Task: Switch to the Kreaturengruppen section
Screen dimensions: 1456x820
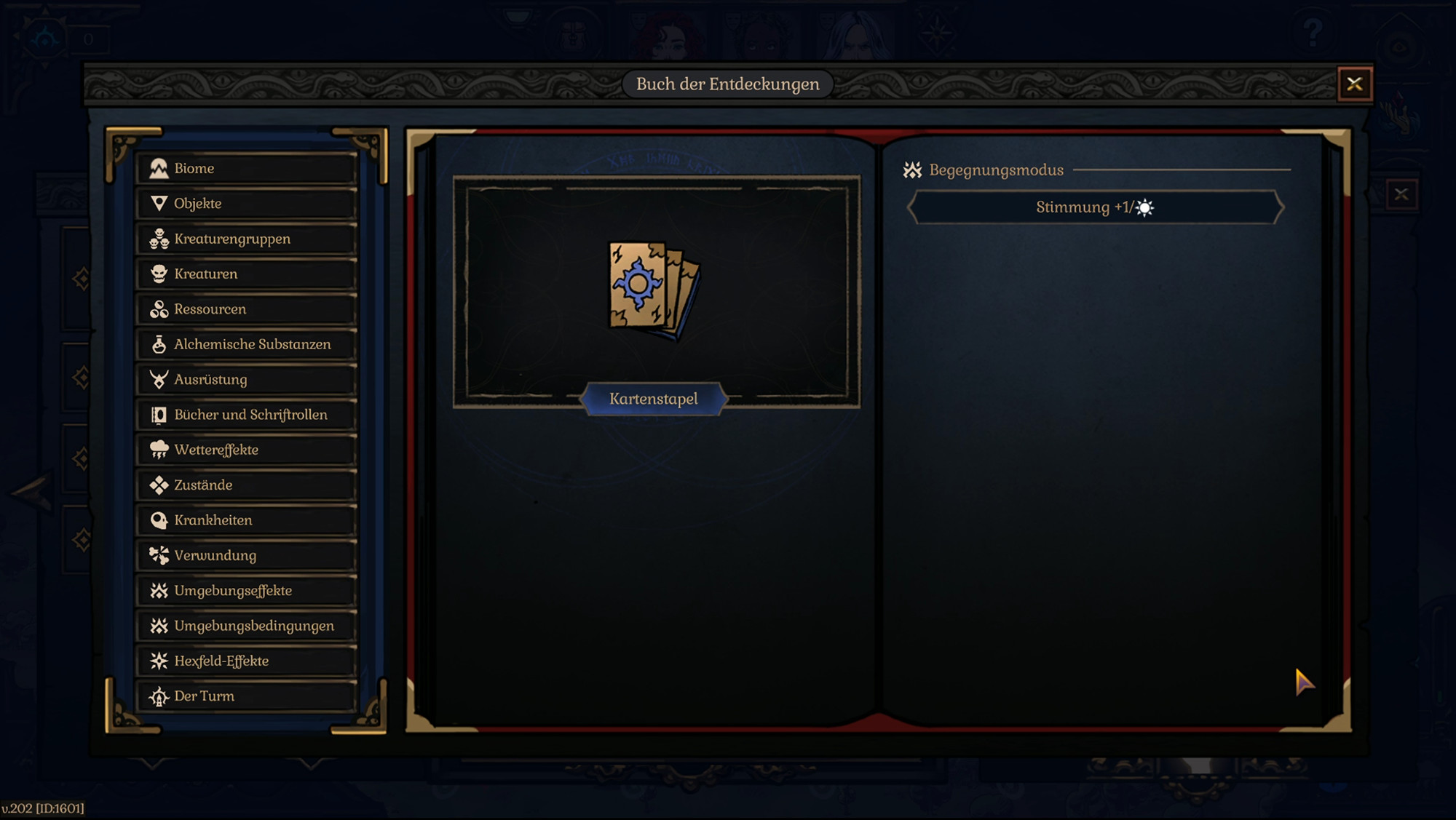Action: 232,239
